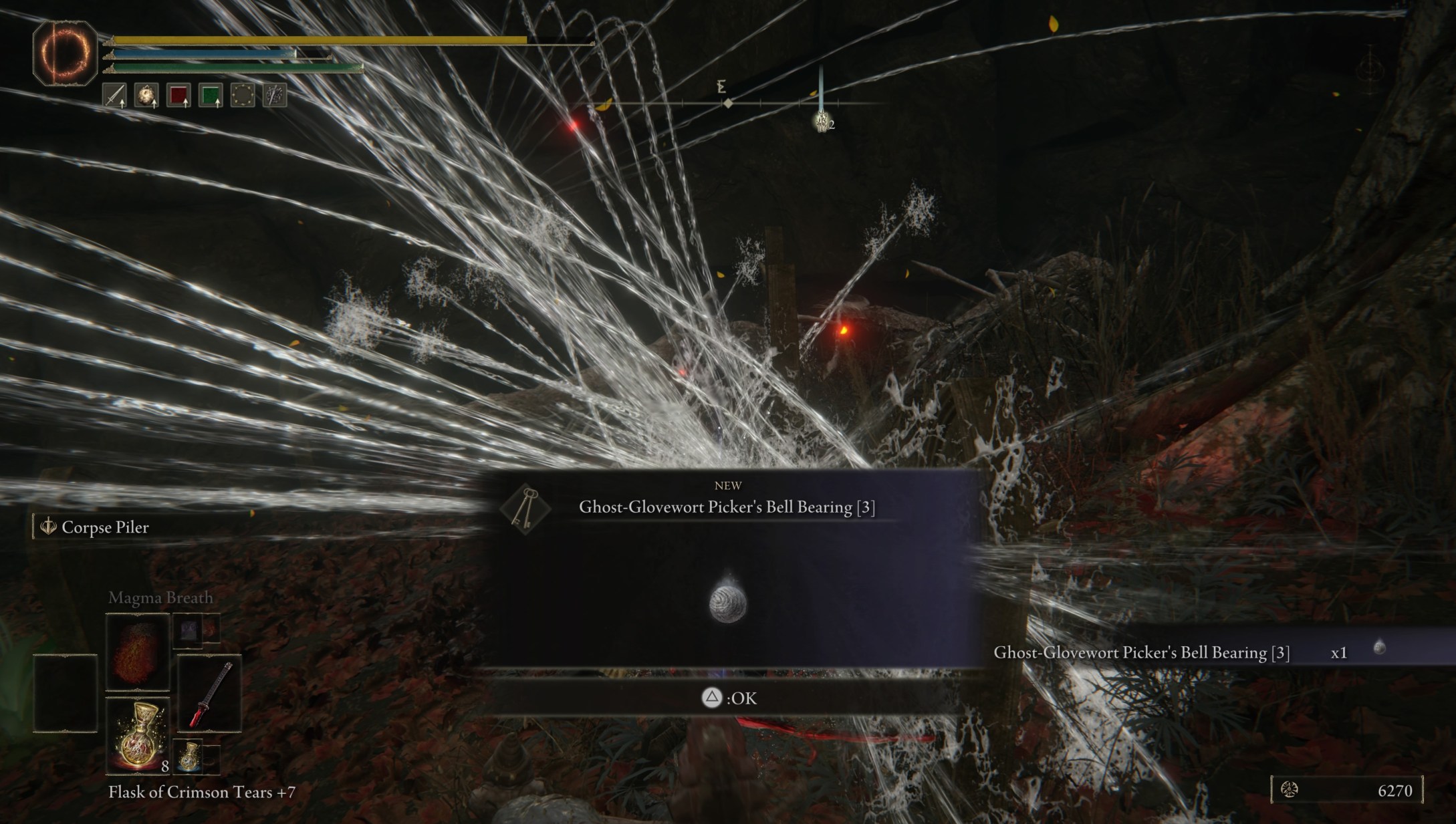Click the crimson square buff indicator

(178, 95)
